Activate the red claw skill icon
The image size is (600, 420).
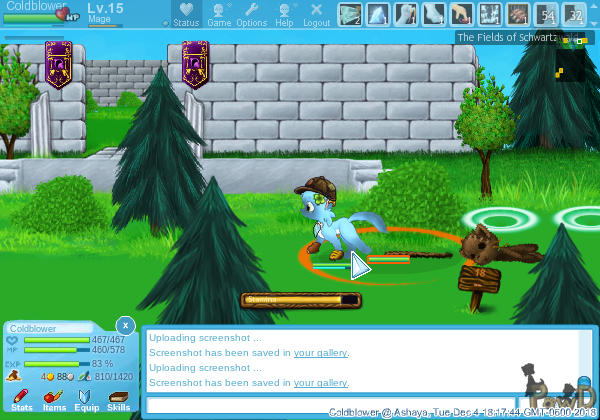[517, 14]
